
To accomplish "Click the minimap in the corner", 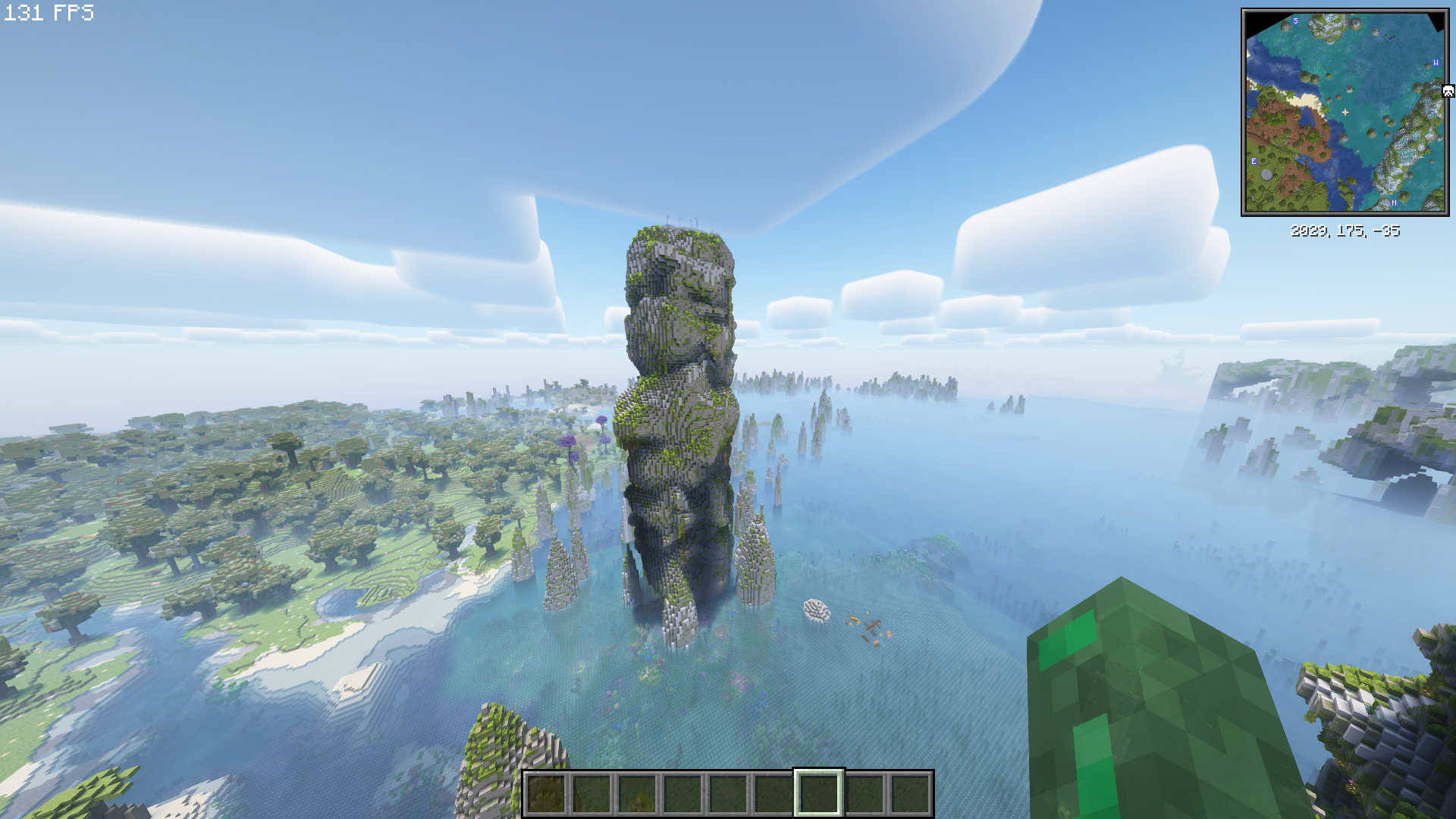I will point(1345,112).
